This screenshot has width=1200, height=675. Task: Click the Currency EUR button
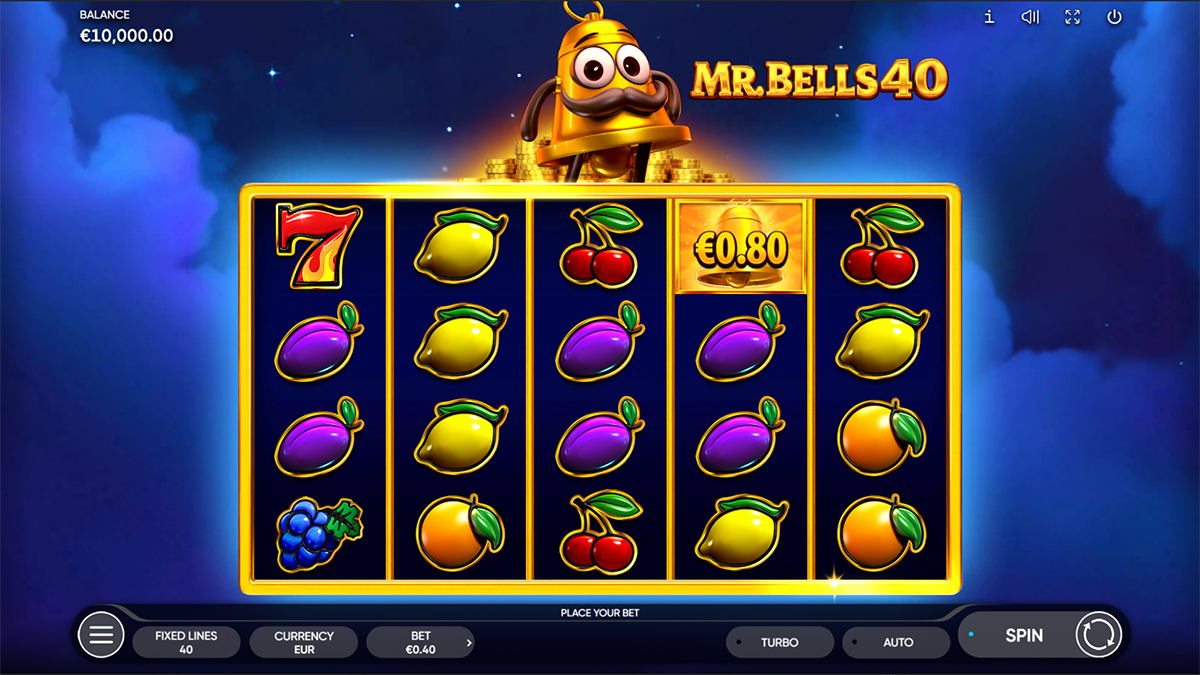304,642
